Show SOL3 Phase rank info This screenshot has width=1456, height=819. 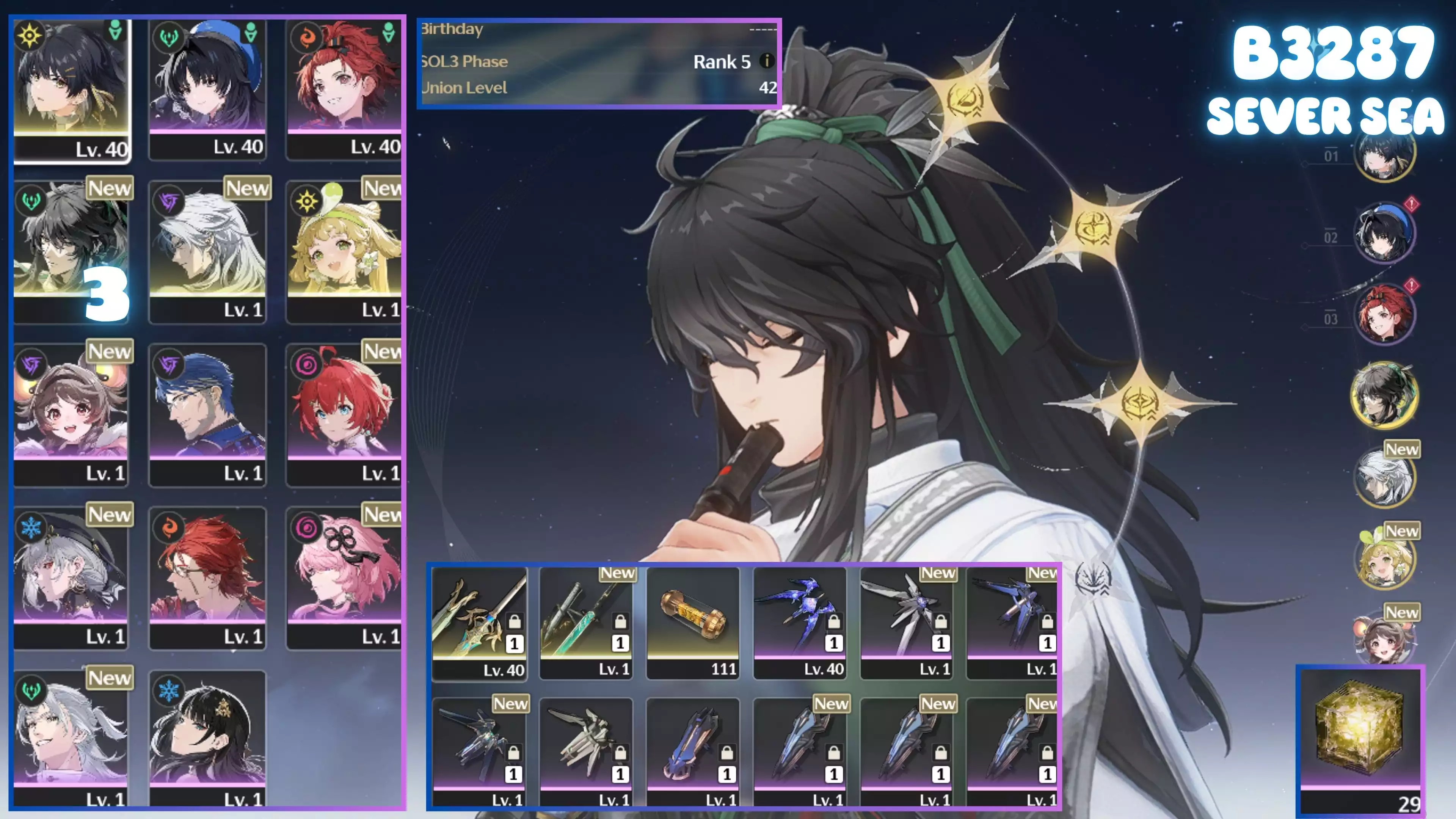[766, 61]
